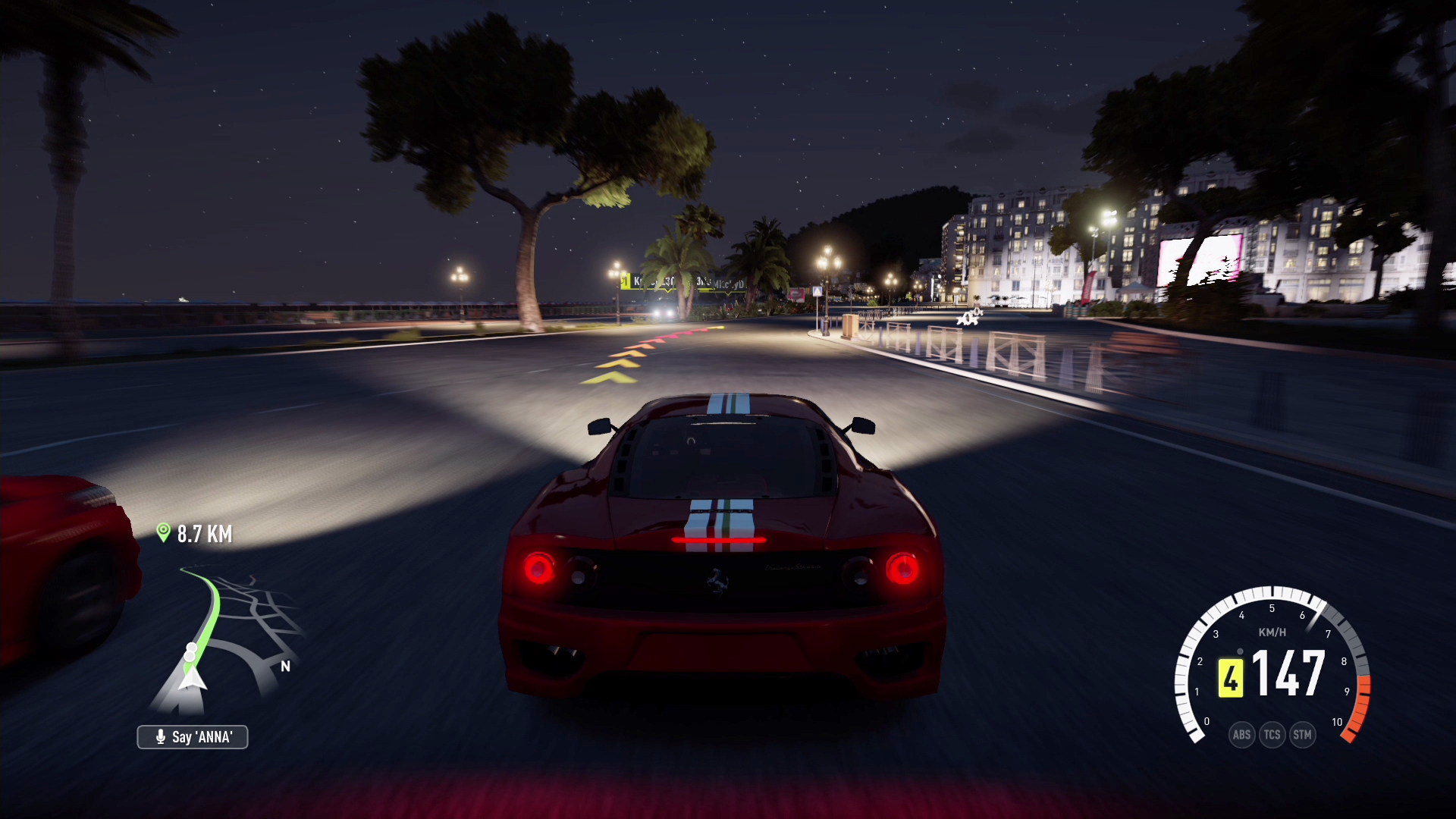Click the yellow gear indicator showing 4
This screenshot has height=819, width=1456.
(x=1231, y=677)
